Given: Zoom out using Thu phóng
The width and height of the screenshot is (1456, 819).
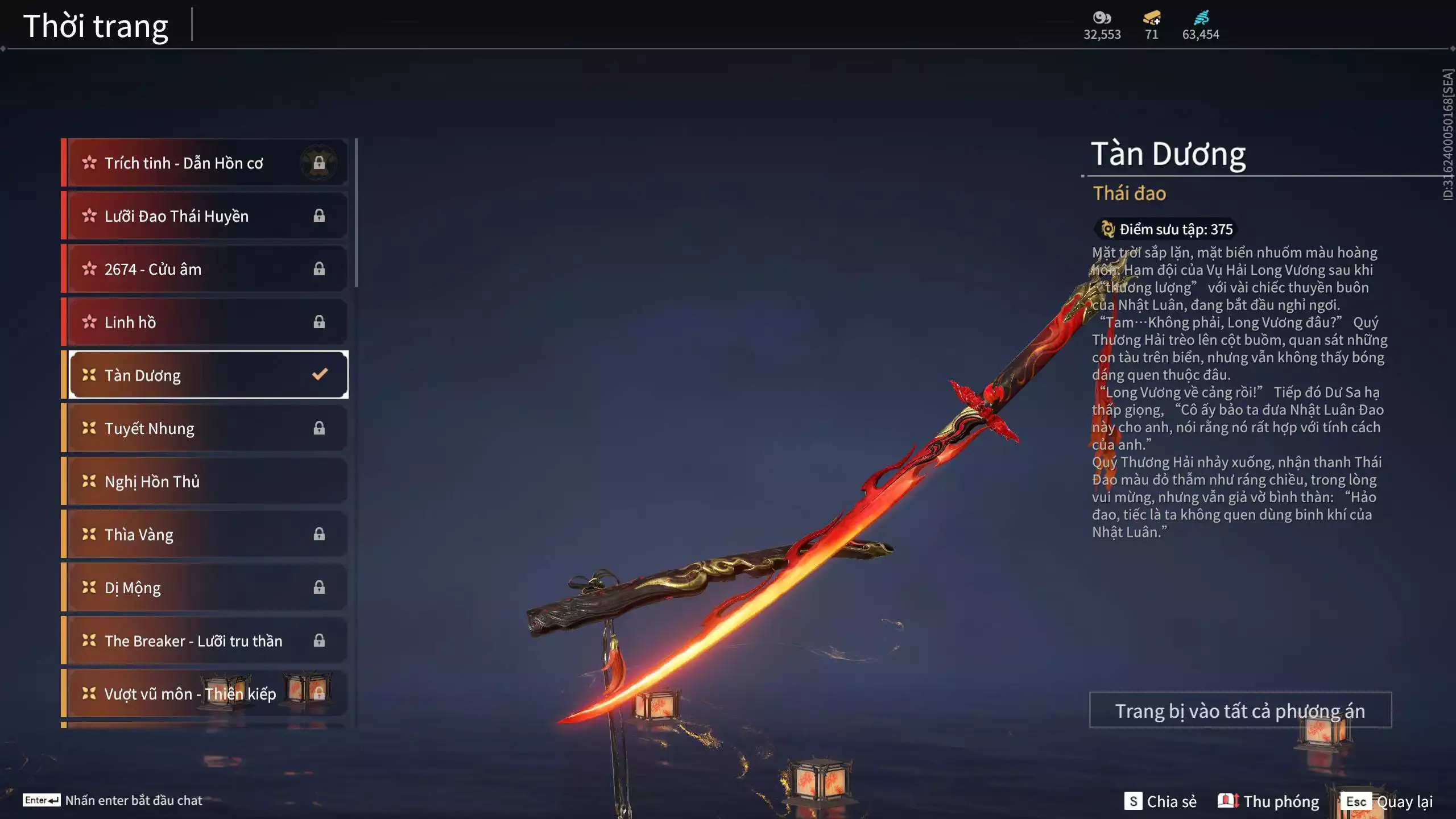Looking at the screenshot, I should pyautogui.click(x=1268, y=801).
